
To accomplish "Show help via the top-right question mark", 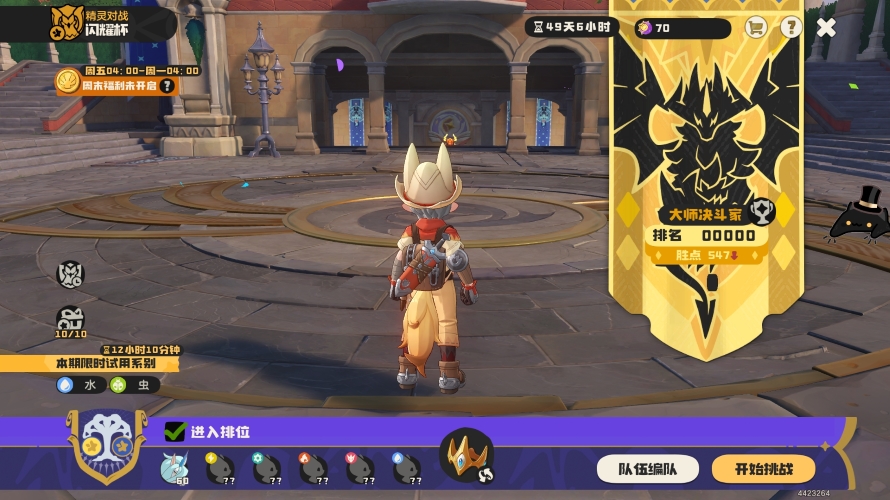I will tap(791, 27).
